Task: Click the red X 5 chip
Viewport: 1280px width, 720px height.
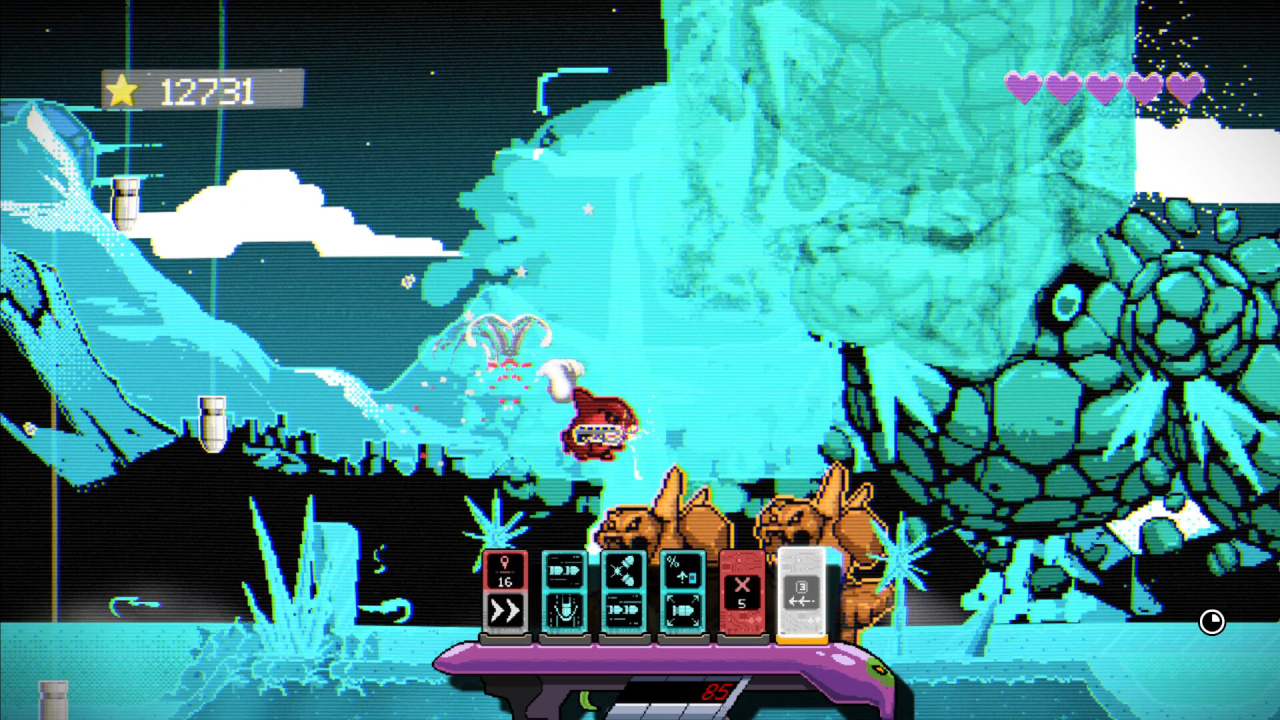Action: point(742,593)
